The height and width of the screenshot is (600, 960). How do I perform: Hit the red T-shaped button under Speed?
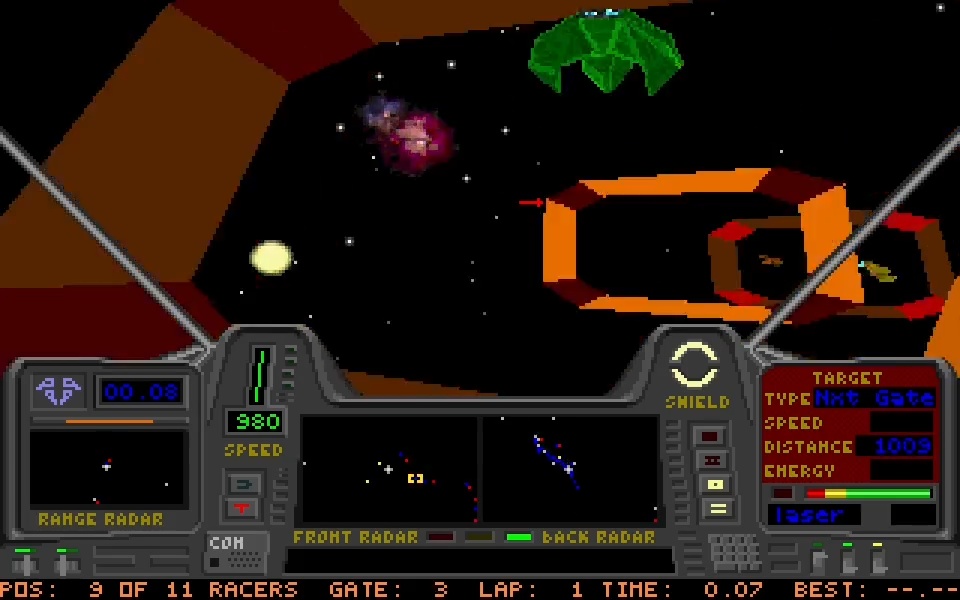coord(244,508)
